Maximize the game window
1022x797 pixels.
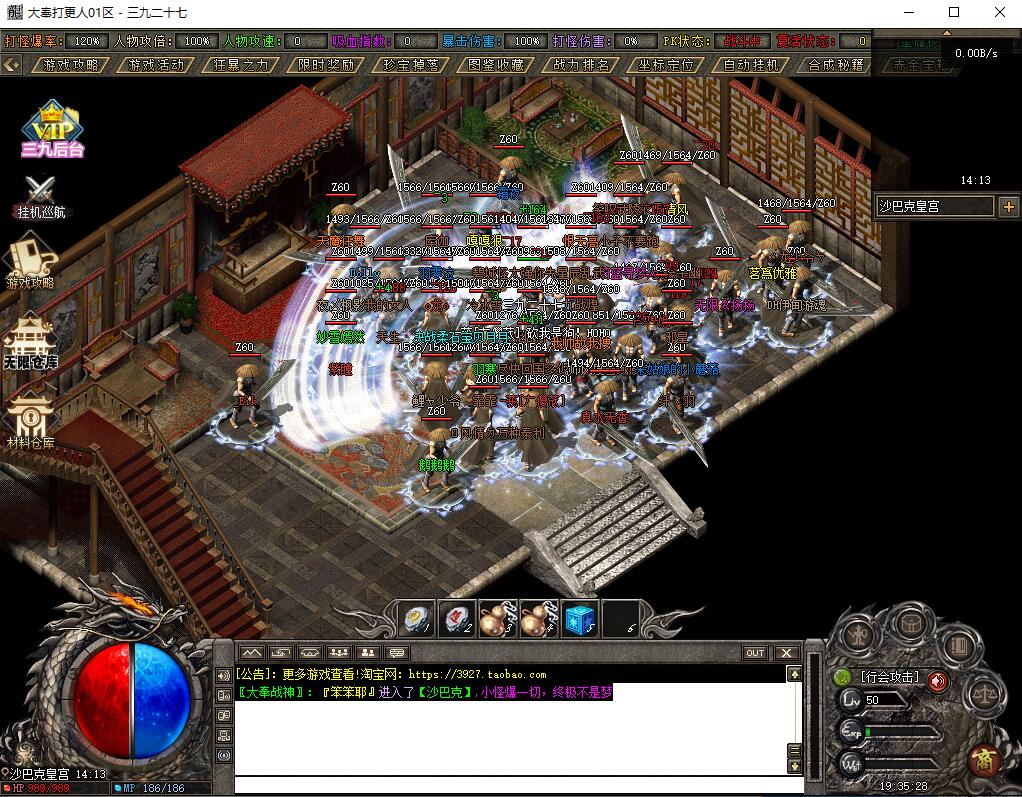pyautogui.click(x=954, y=12)
